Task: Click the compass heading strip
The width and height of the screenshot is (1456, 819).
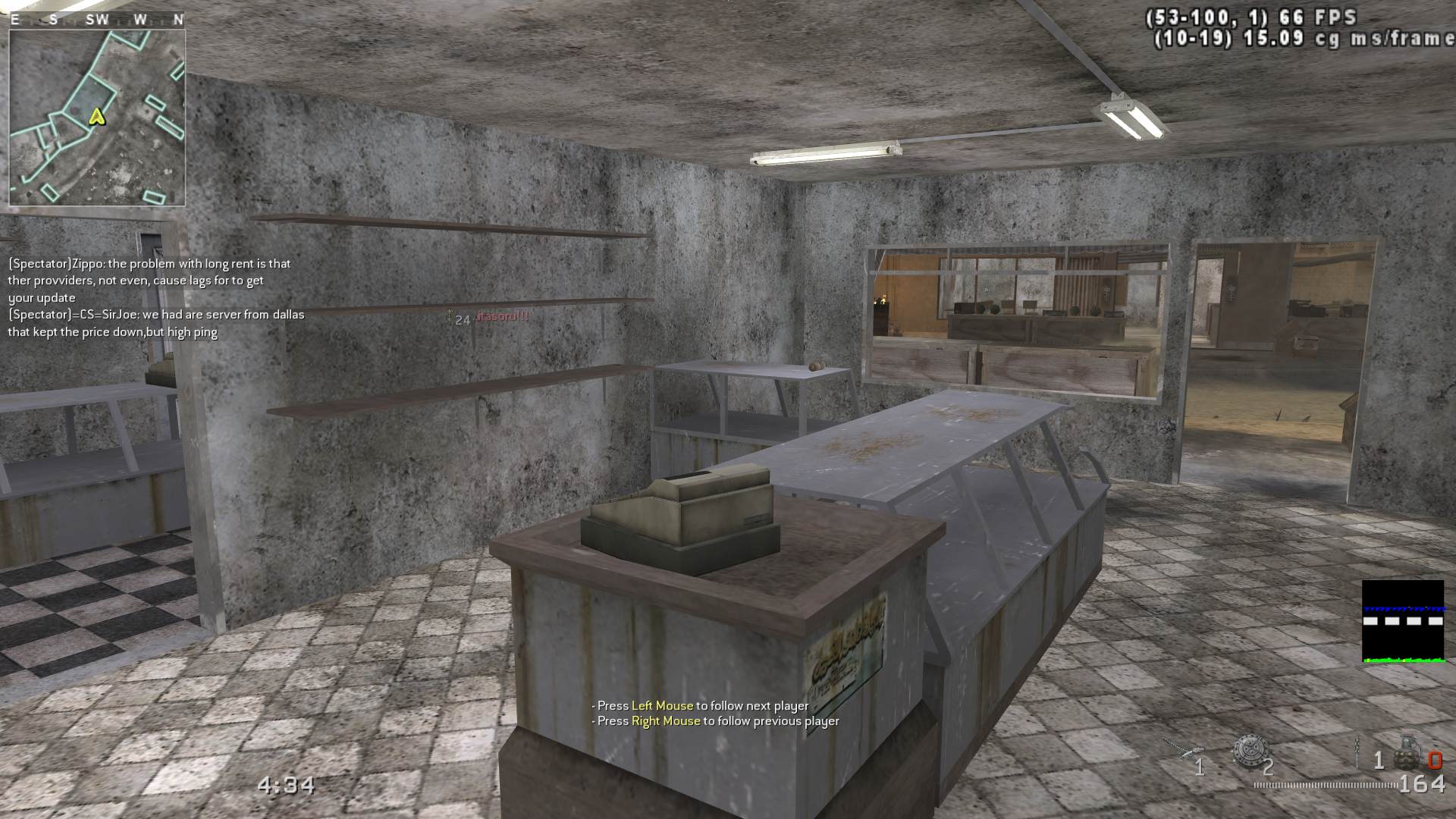Action: click(x=97, y=20)
